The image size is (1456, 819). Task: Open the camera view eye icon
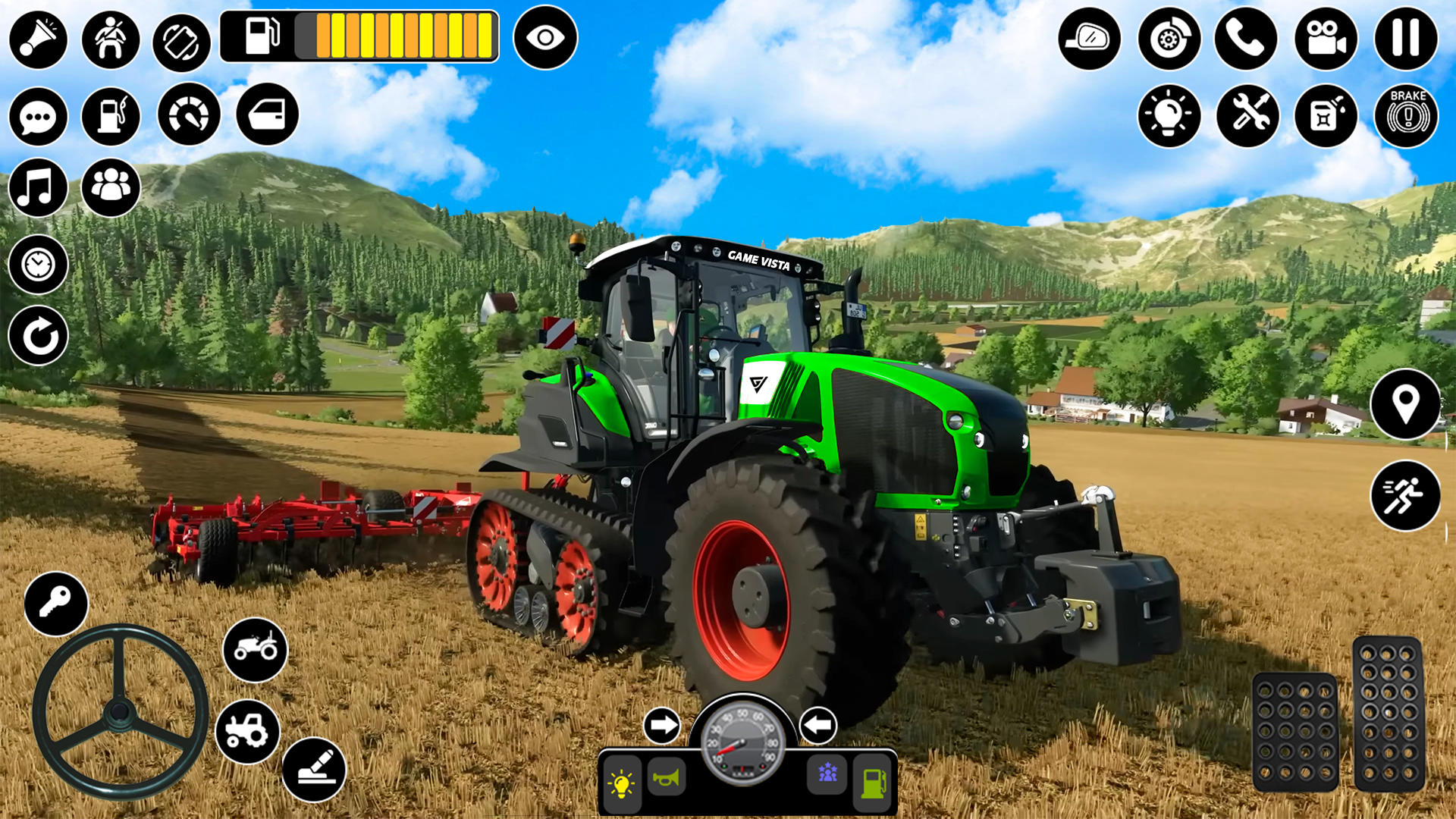click(x=545, y=37)
